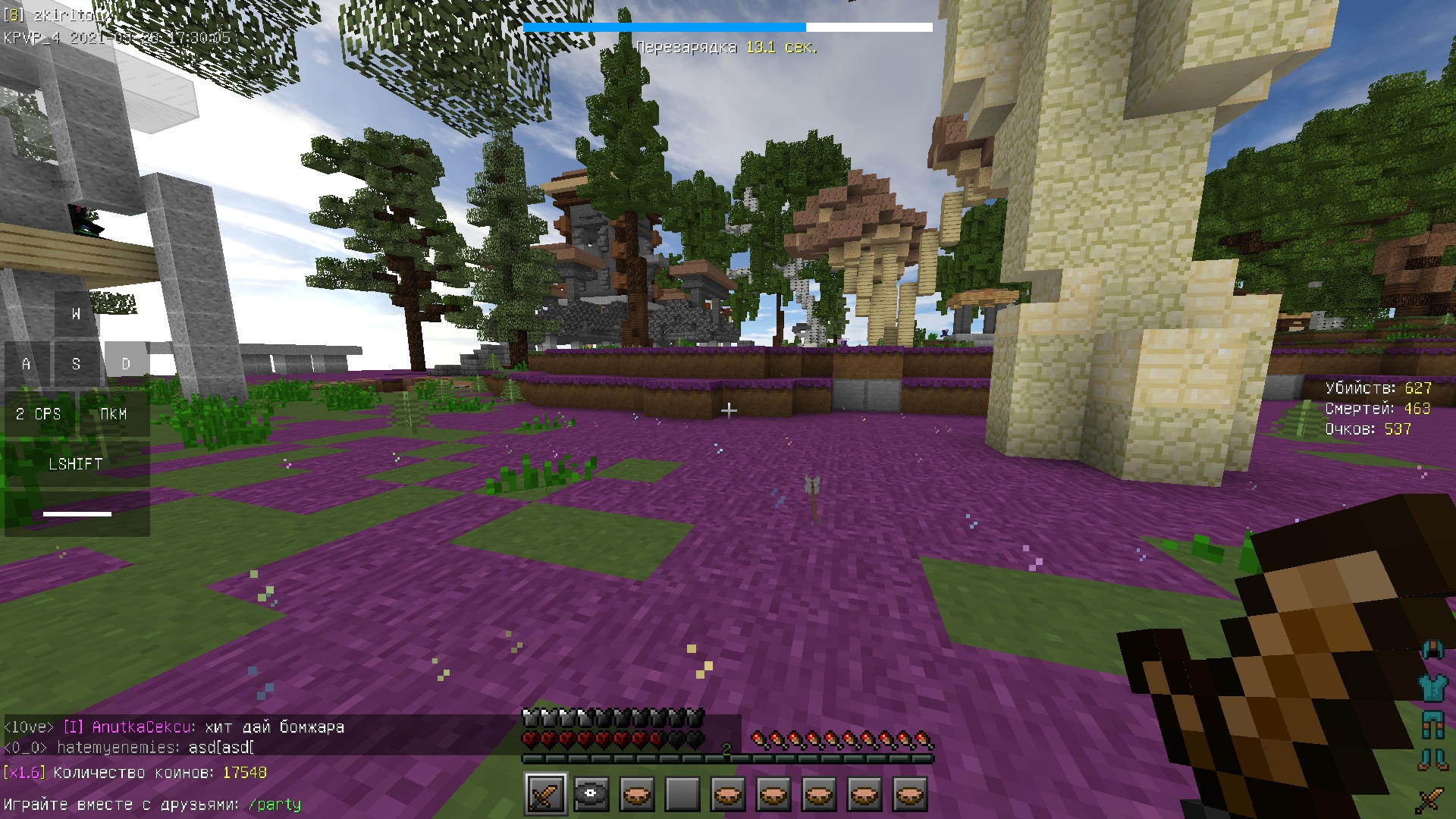The width and height of the screenshot is (1456, 819).
Task: Click the helmet armor status icon
Action: pos(1432,650)
